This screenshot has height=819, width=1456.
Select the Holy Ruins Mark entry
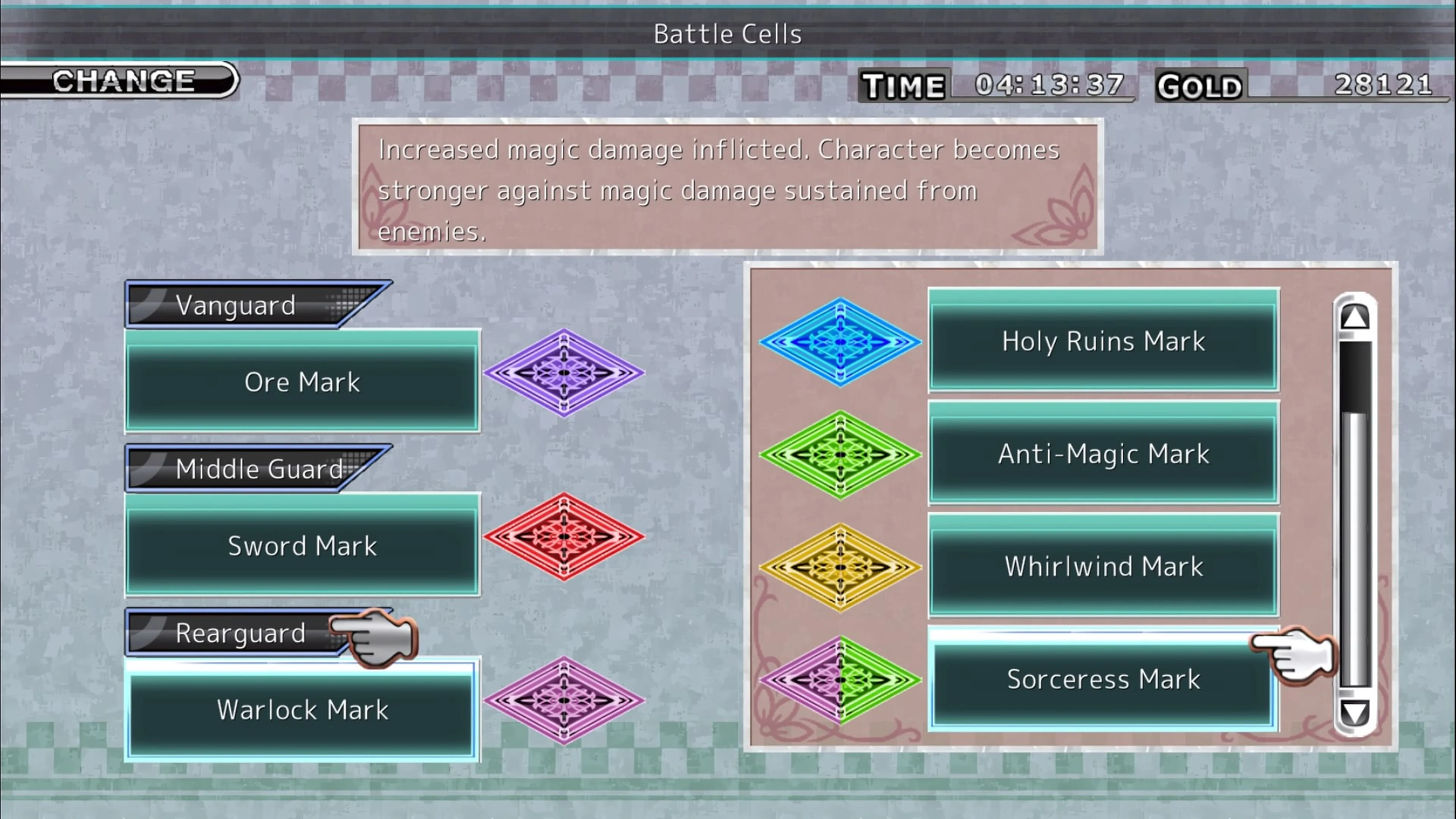tap(1102, 341)
